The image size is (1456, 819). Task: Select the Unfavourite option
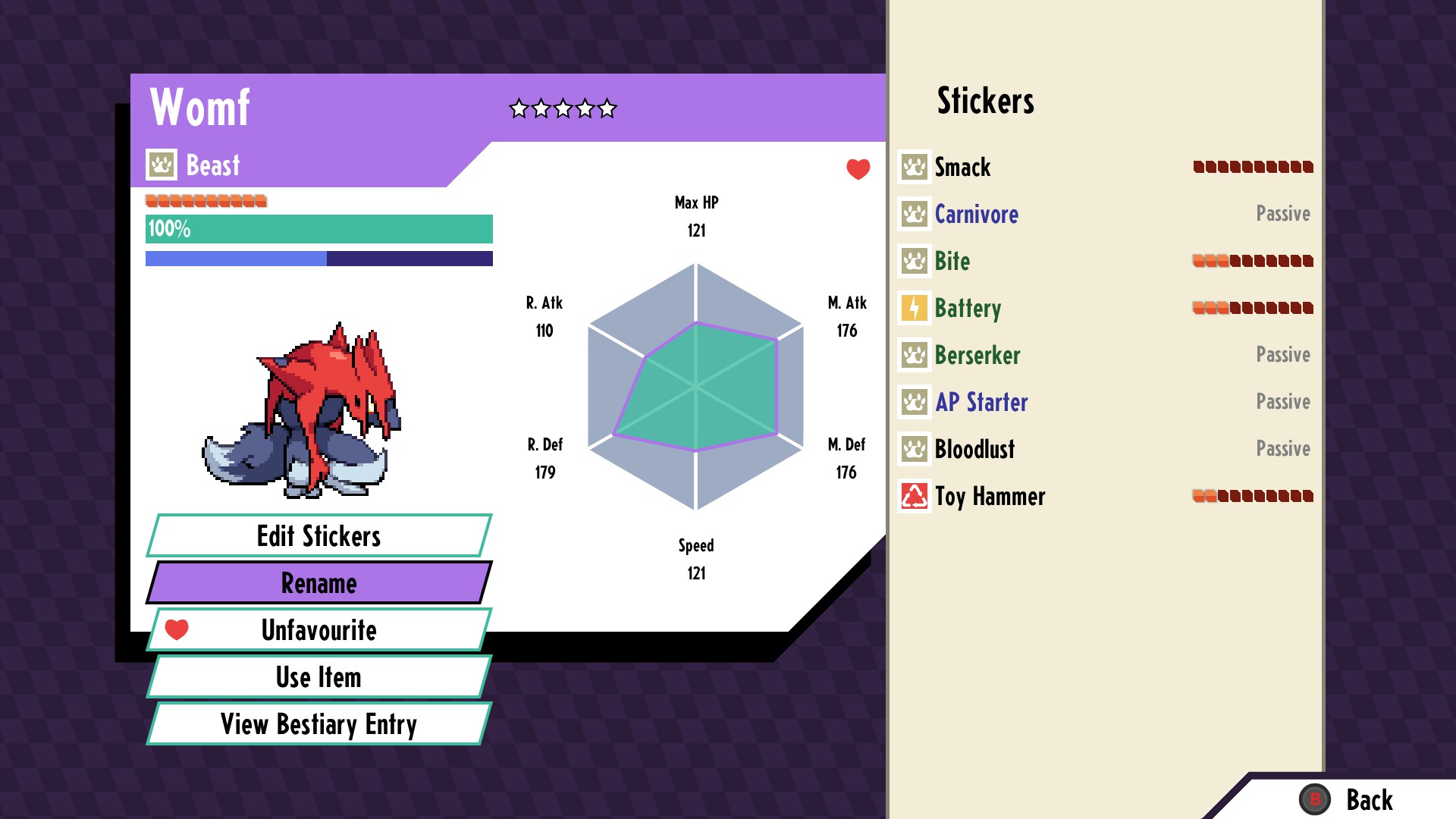coord(318,630)
